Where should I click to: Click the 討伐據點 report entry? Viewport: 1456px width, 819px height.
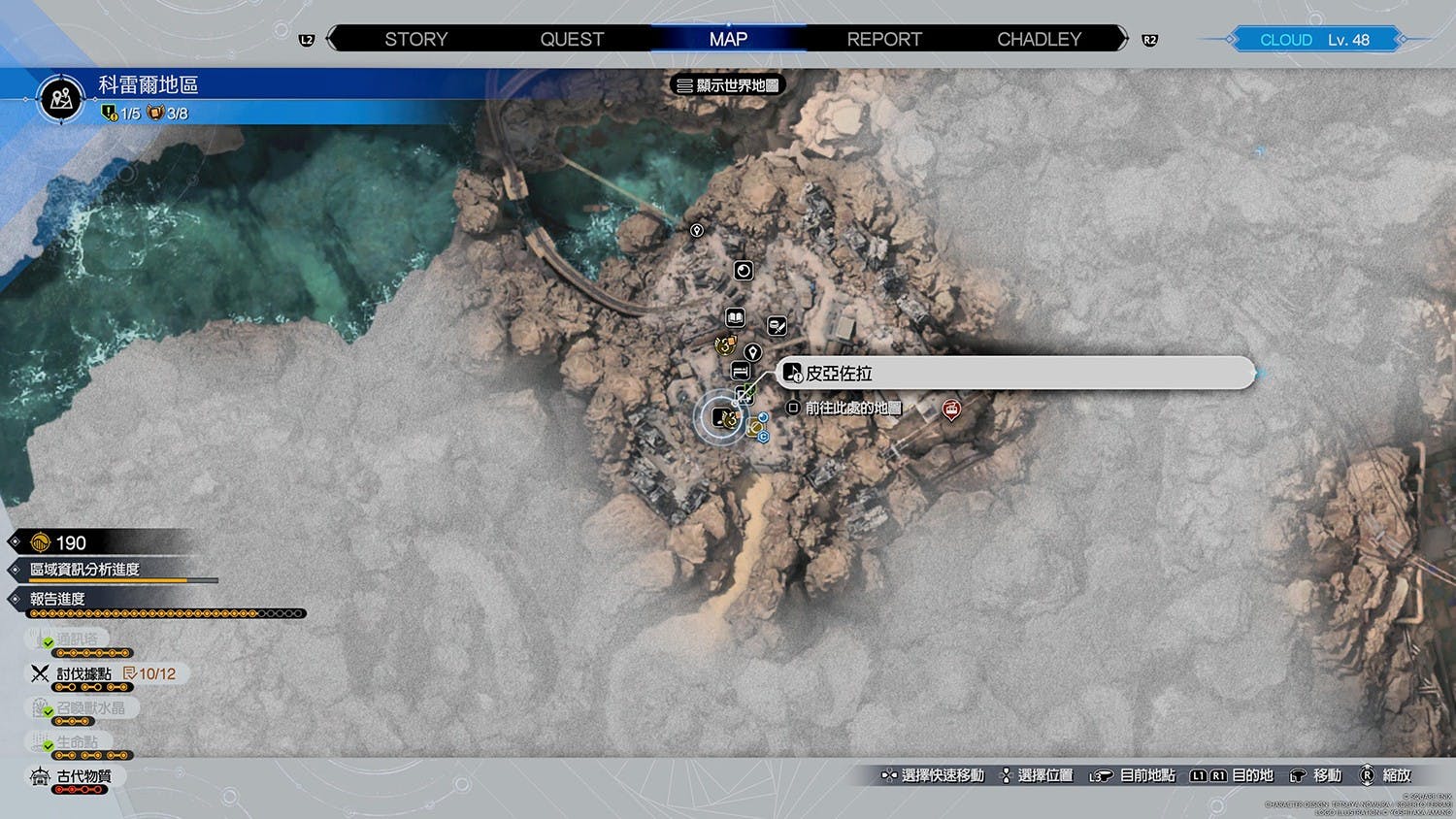click(83, 673)
